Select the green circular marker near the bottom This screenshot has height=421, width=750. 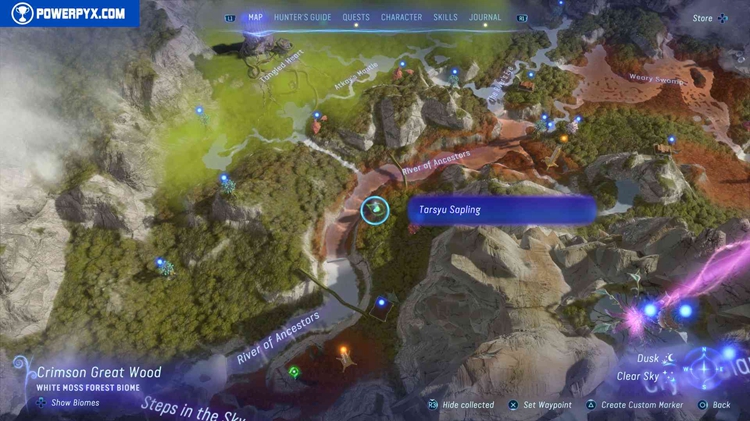[295, 373]
